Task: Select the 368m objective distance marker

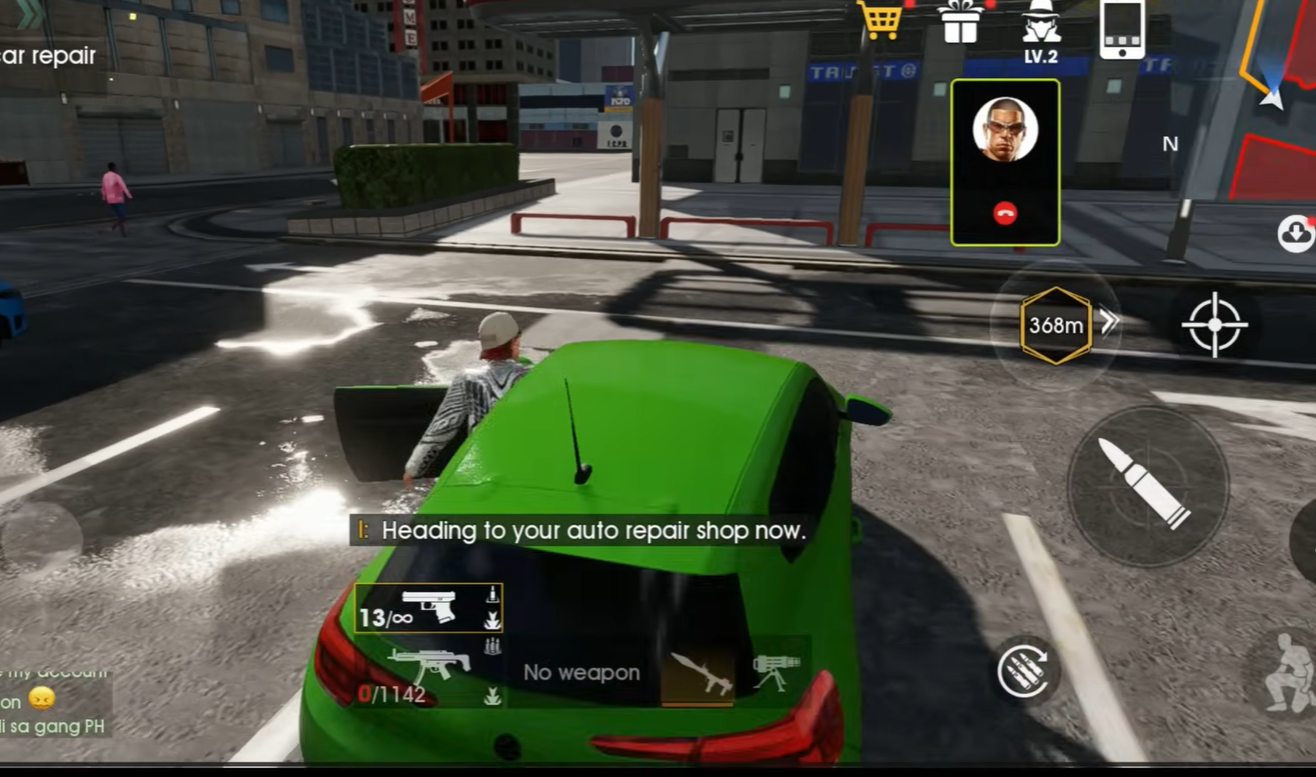Action: click(1056, 325)
